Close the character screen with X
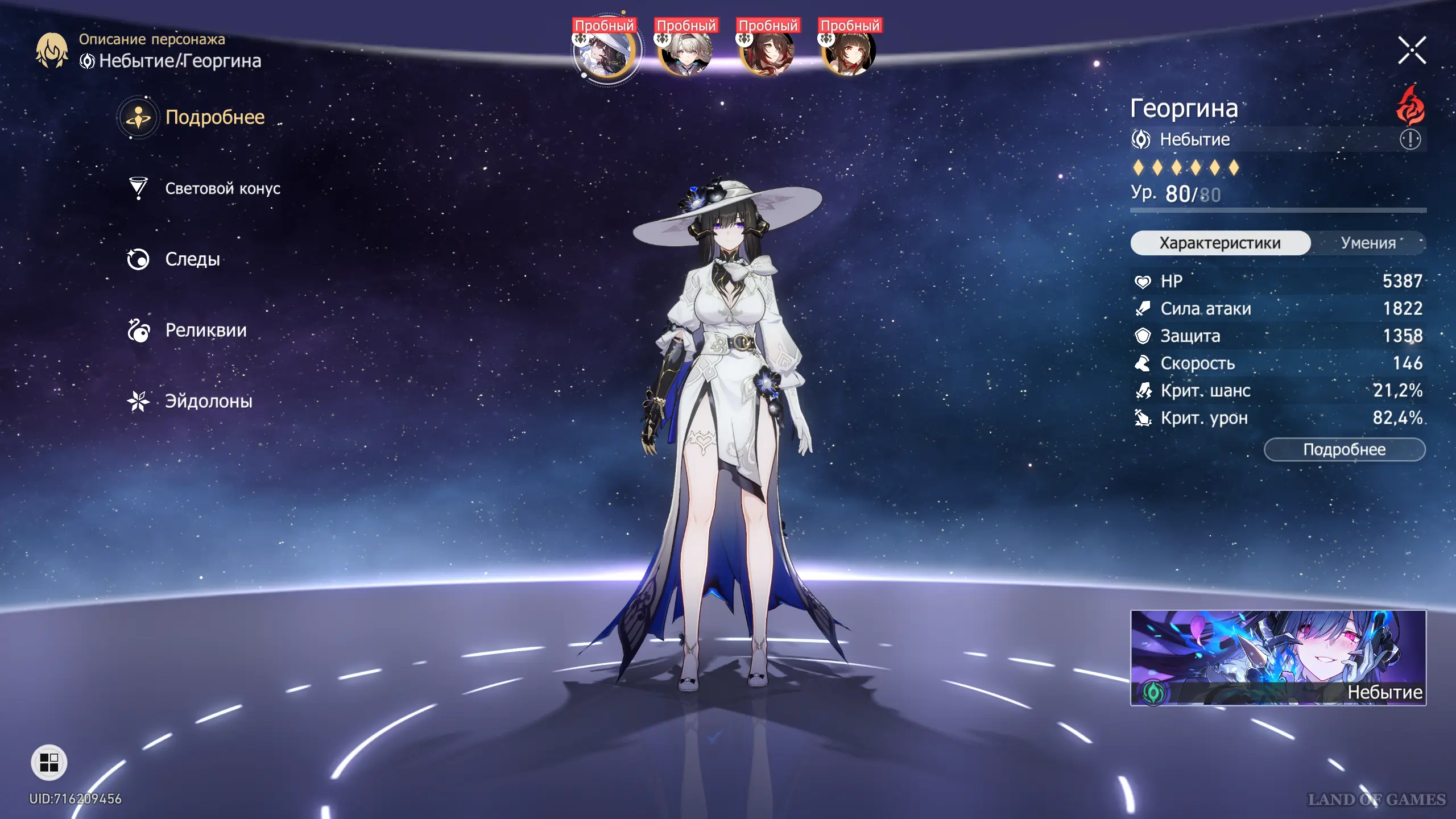The height and width of the screenshot is (819, 1456). coord(1412,51)
